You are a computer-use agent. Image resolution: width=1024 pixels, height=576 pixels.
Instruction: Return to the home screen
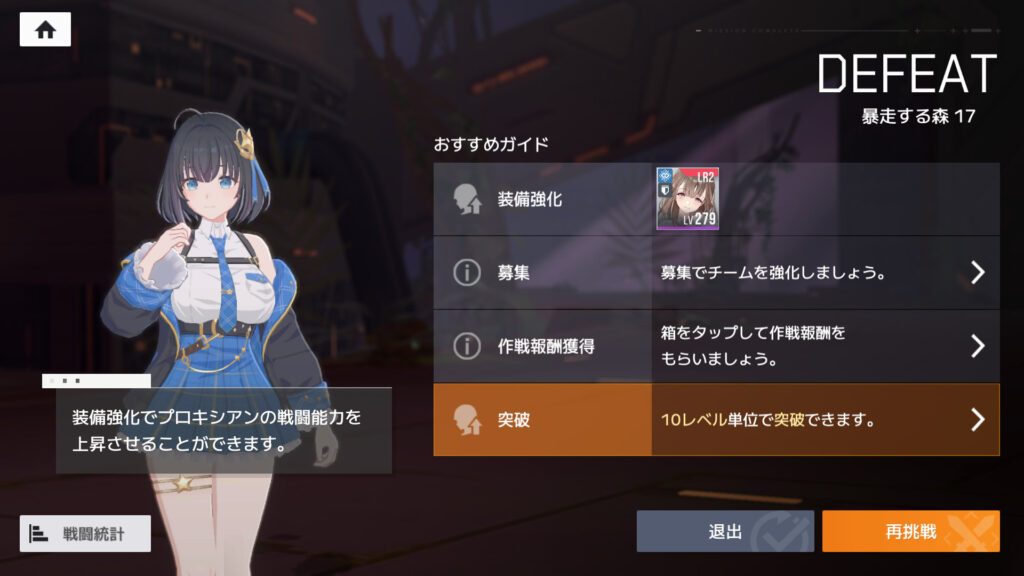(x=45, y=30)
